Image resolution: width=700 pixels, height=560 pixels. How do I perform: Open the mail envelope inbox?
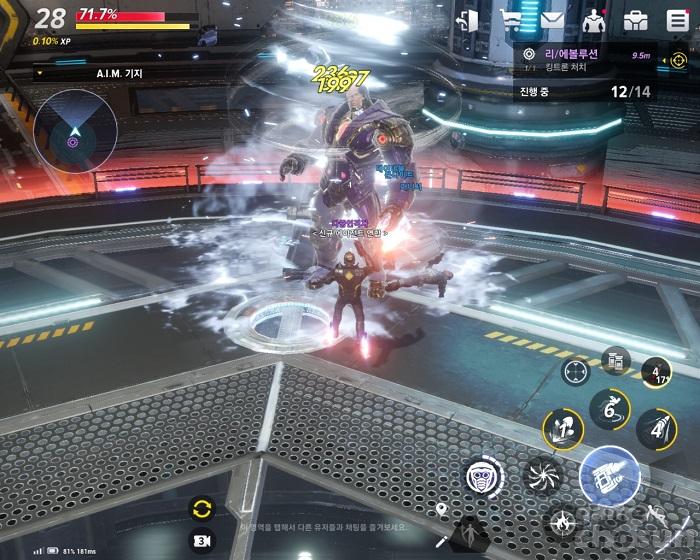(x=551, y=20)
